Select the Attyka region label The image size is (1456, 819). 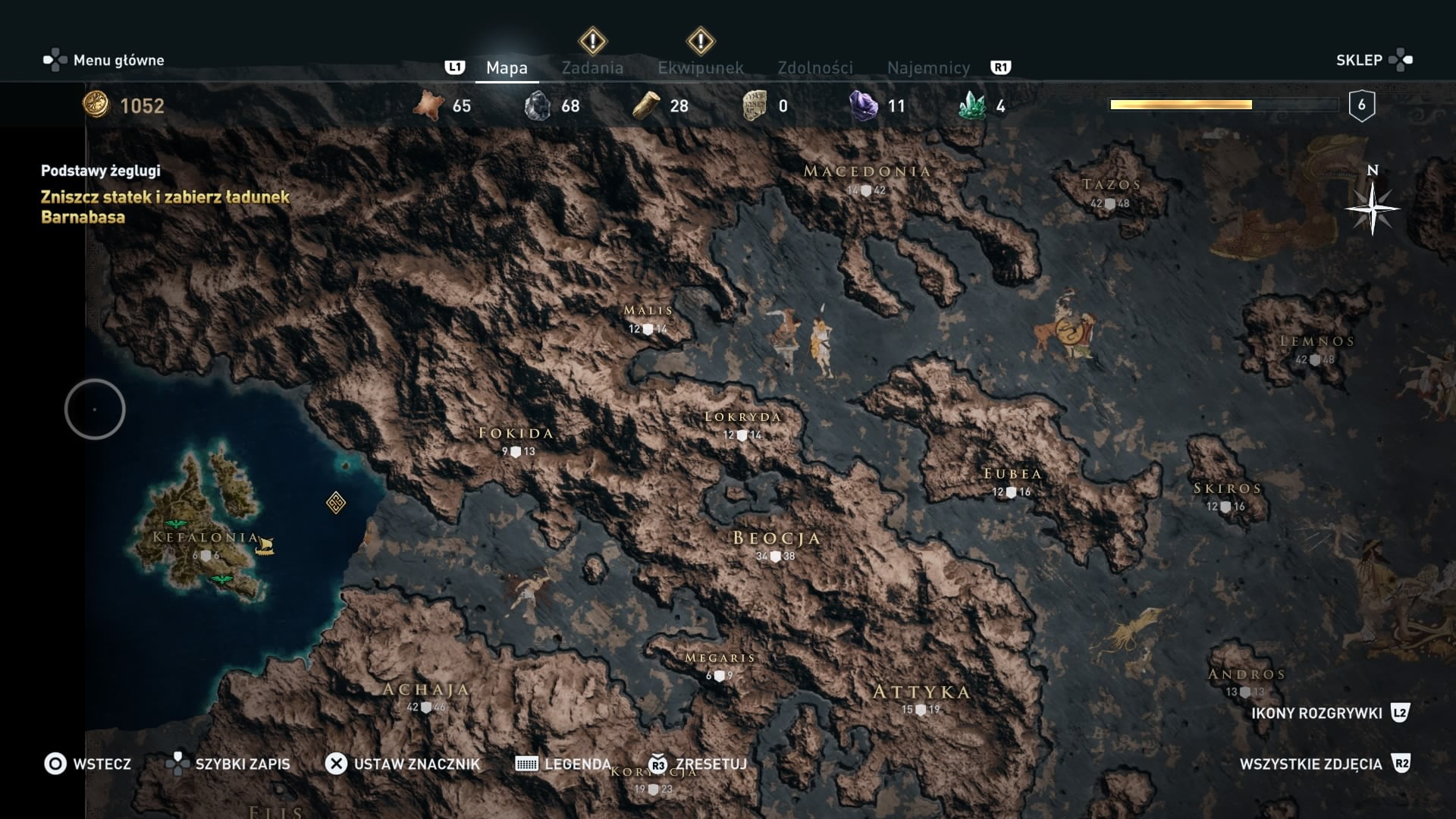click(x=921, y=692)
